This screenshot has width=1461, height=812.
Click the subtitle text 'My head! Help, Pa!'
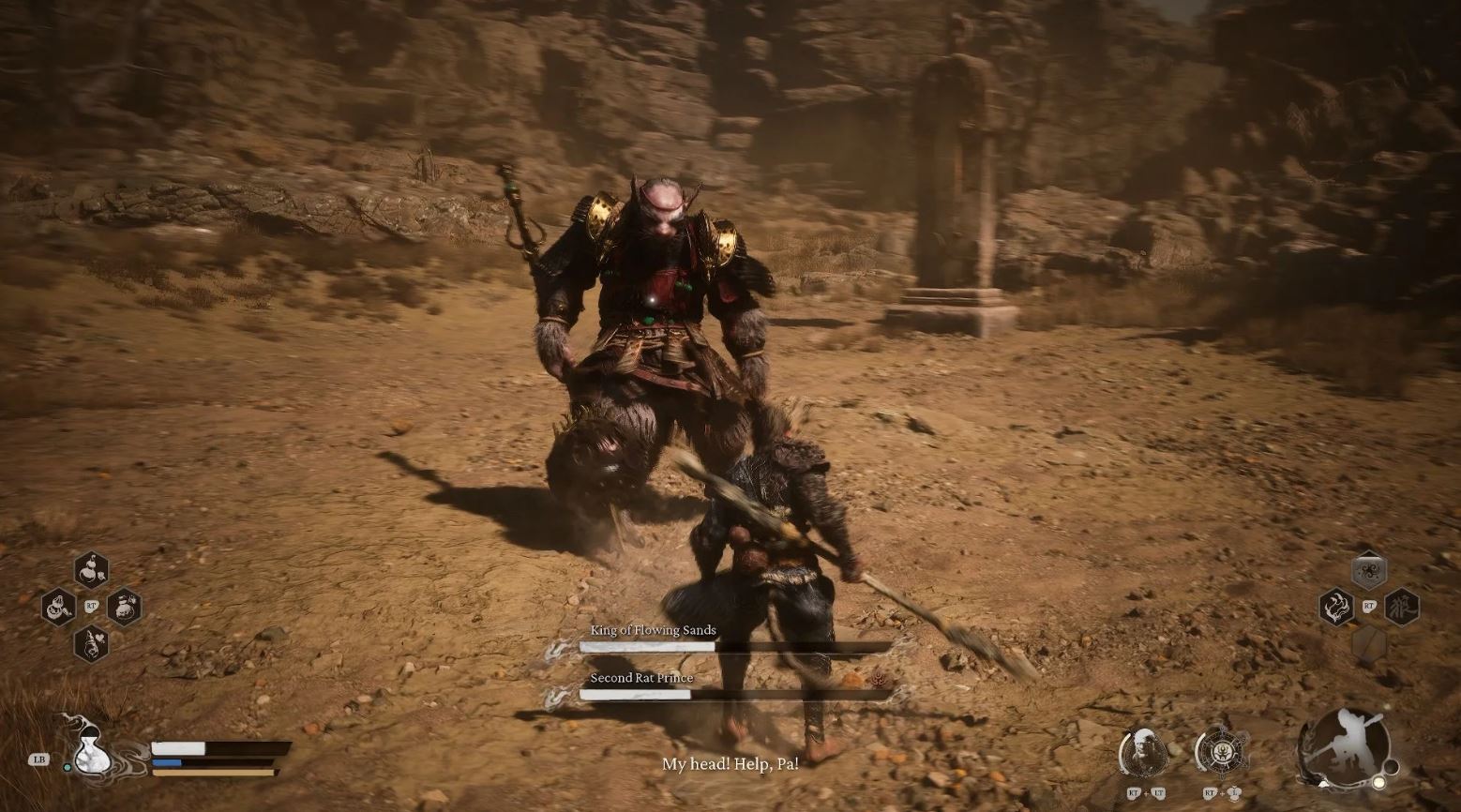(731, 763)
